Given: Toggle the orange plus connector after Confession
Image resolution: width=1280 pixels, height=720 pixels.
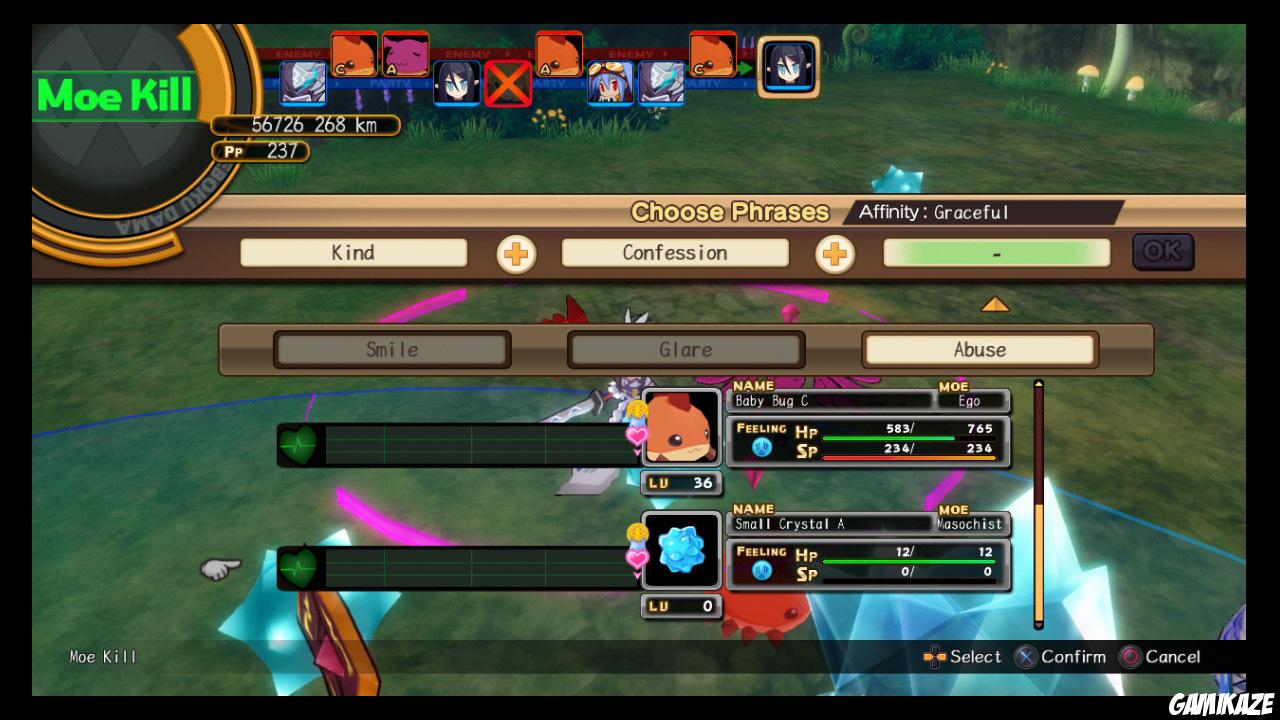Looking at the screenshot, I should 835,255.
